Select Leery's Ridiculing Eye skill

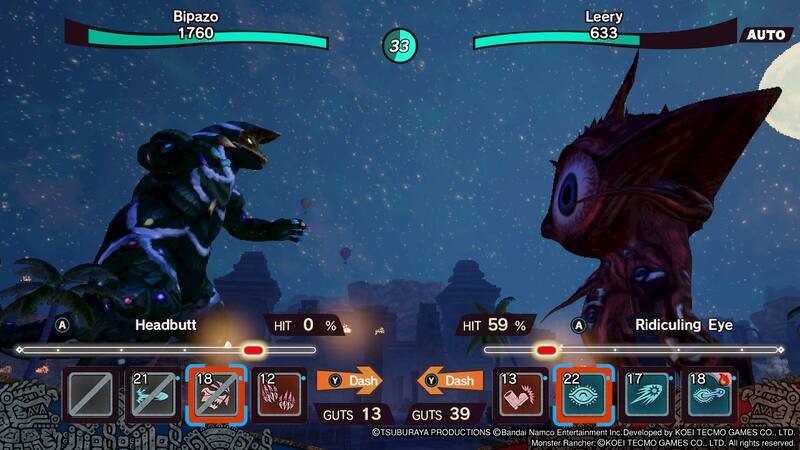click(584, 394)
